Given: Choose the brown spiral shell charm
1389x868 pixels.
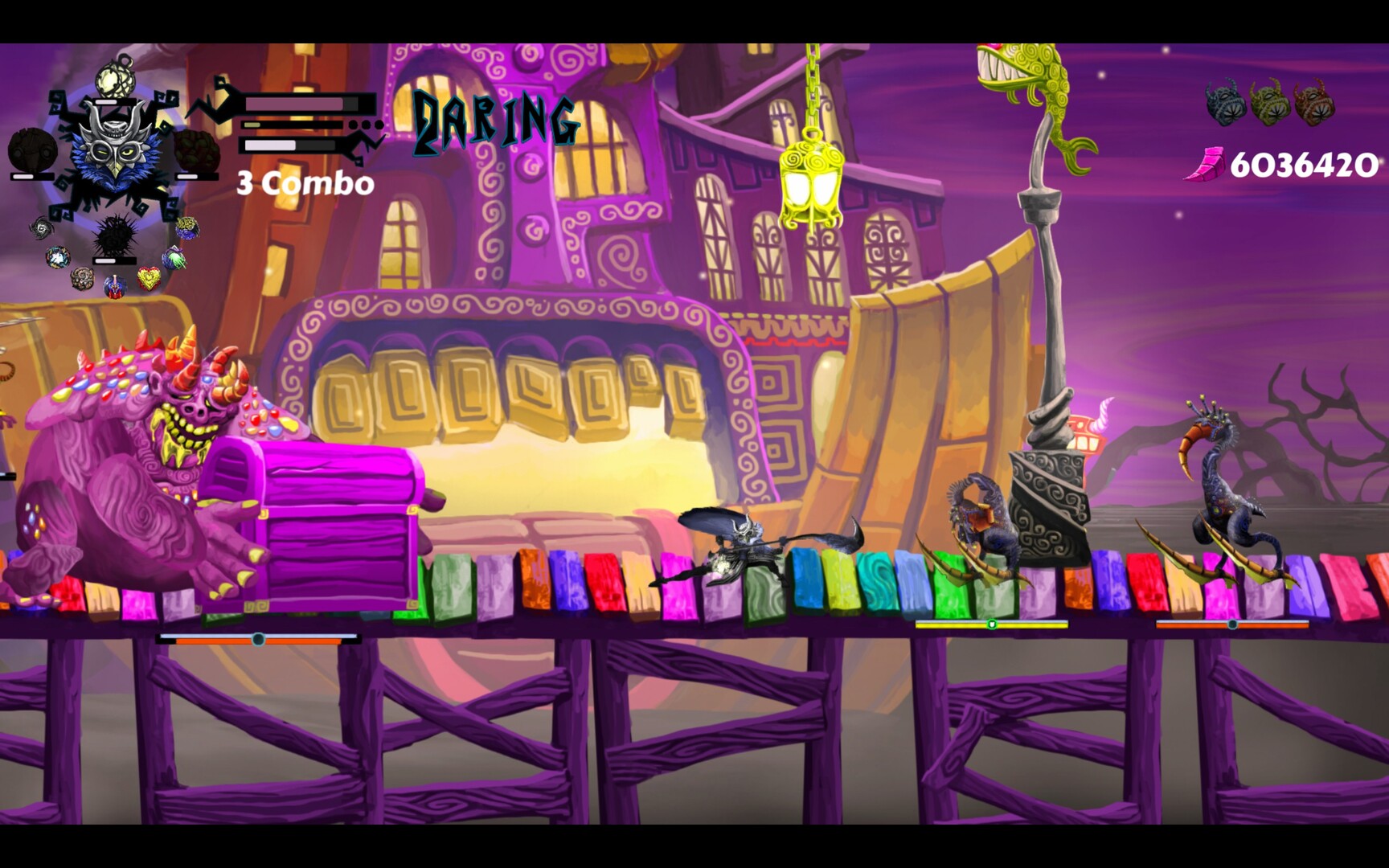Looking at the screenshot, I should [x=81, y=278].
